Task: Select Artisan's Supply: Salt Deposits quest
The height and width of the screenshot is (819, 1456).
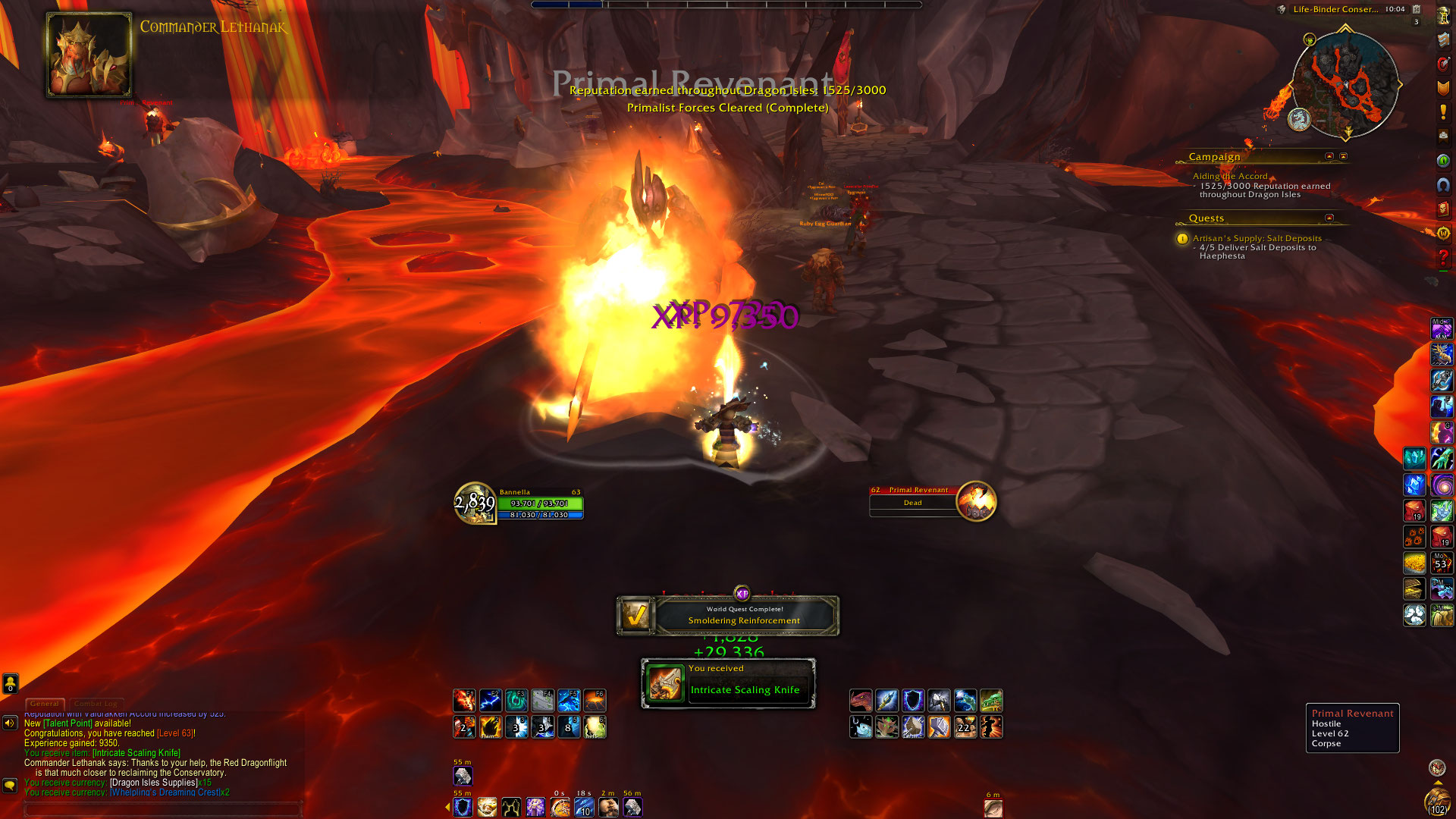Action: [x=1257, y=238]
